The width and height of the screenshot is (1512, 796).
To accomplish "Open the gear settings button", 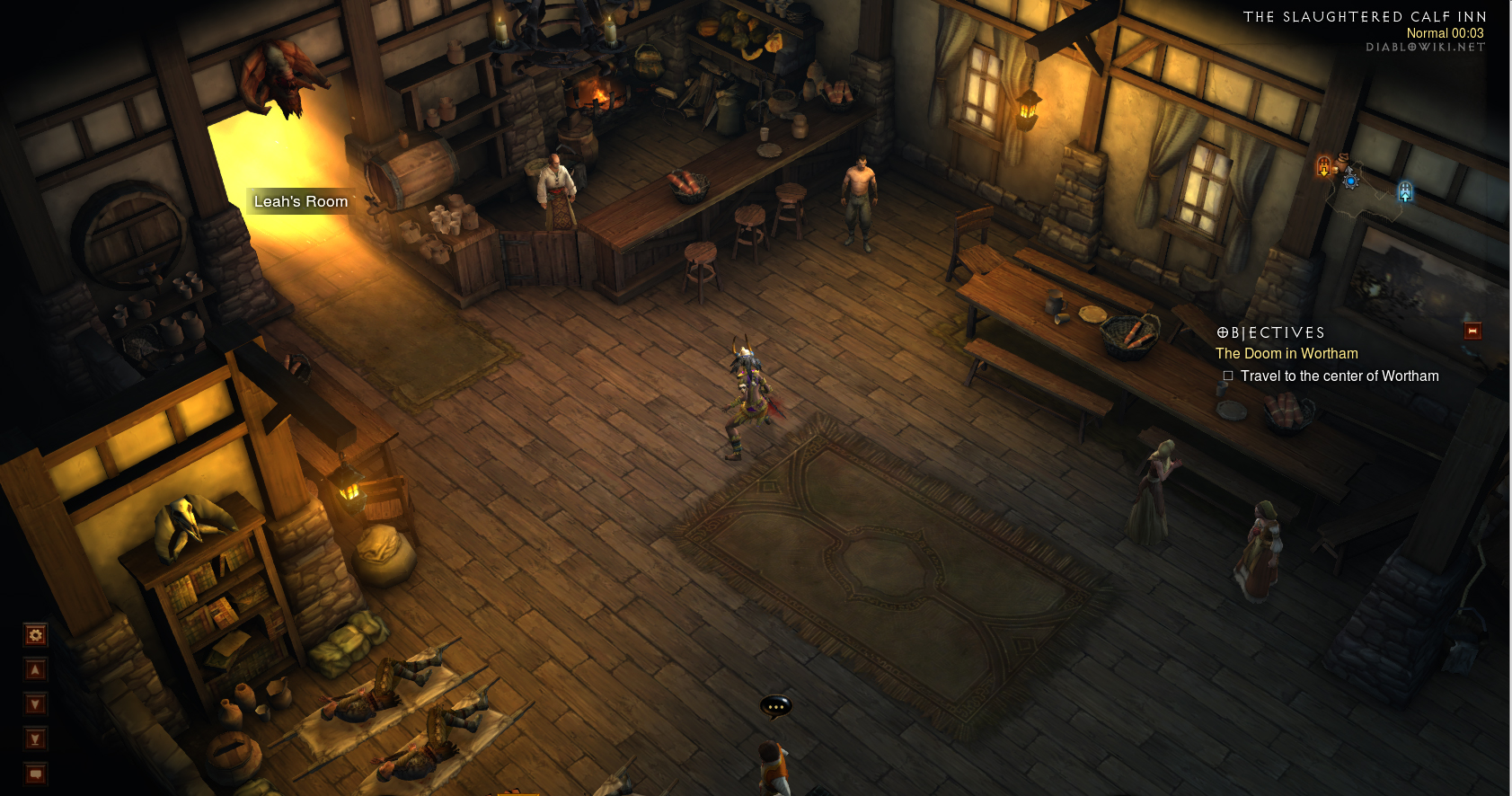I will click(x=35, y=635).
